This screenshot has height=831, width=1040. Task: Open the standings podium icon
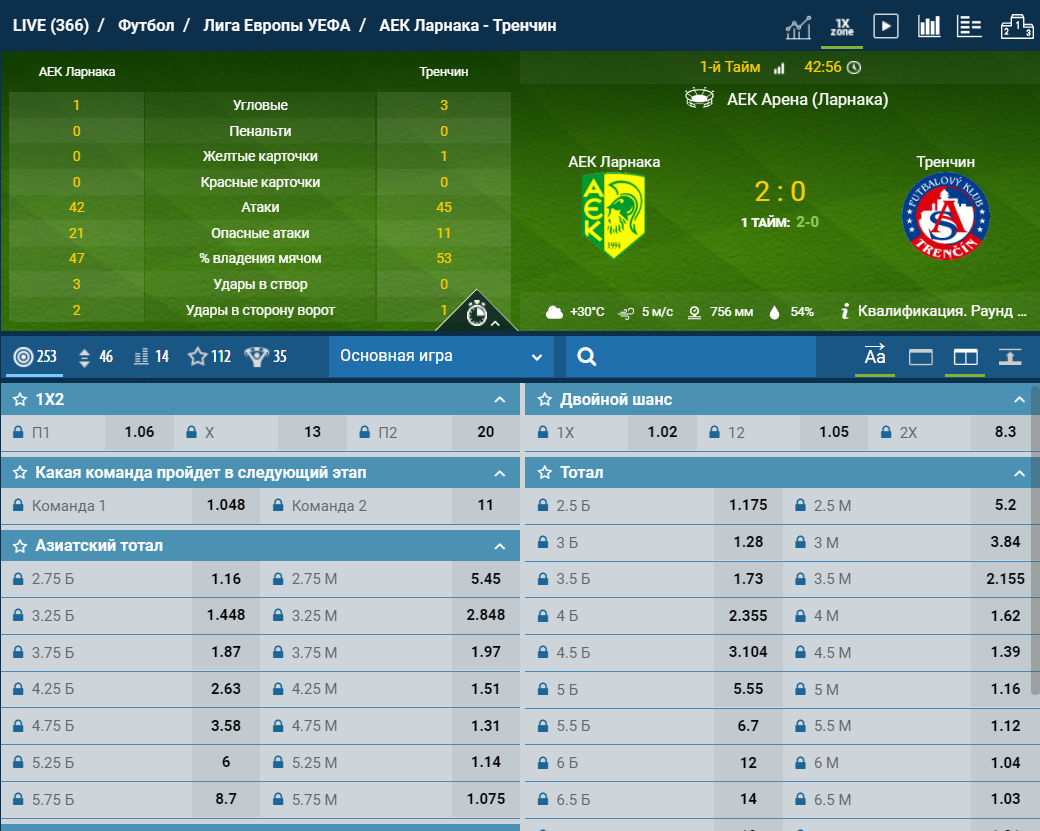(x=1016, y=26)
